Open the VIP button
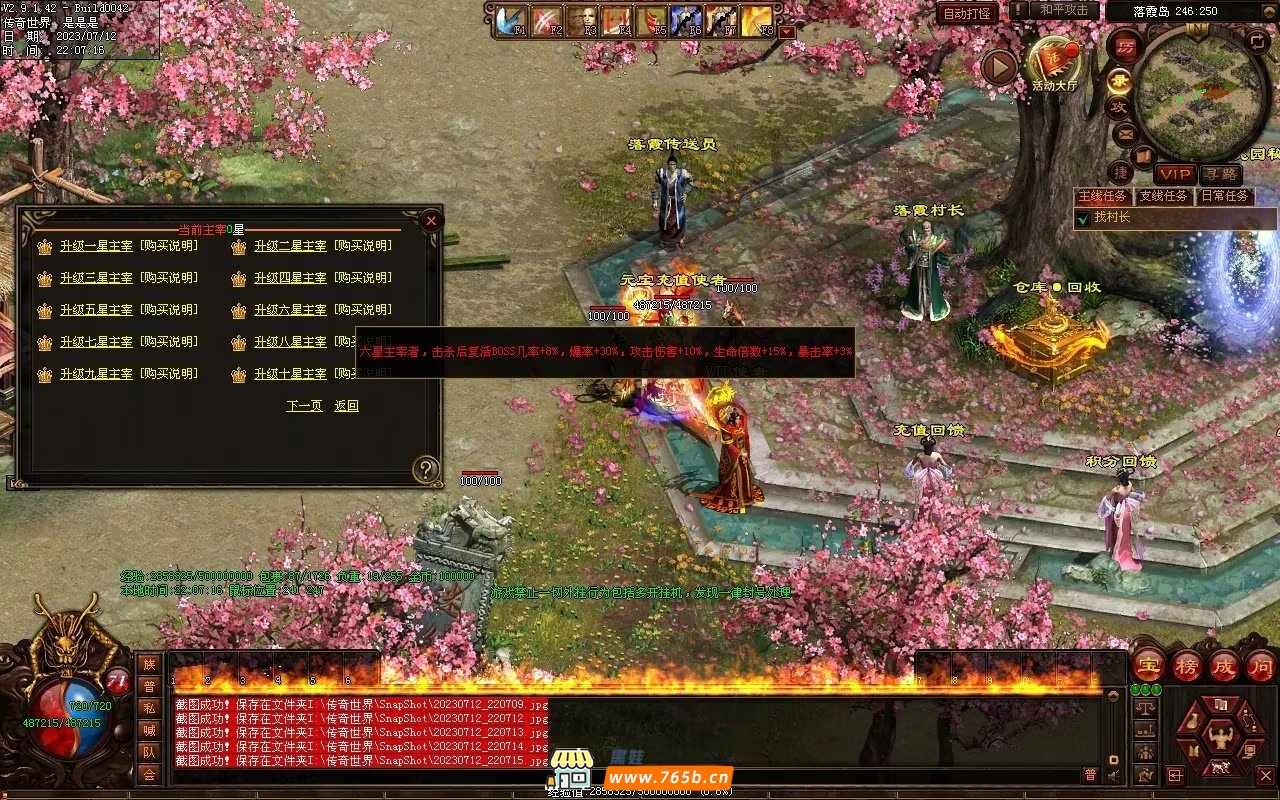 (1174, 174)
